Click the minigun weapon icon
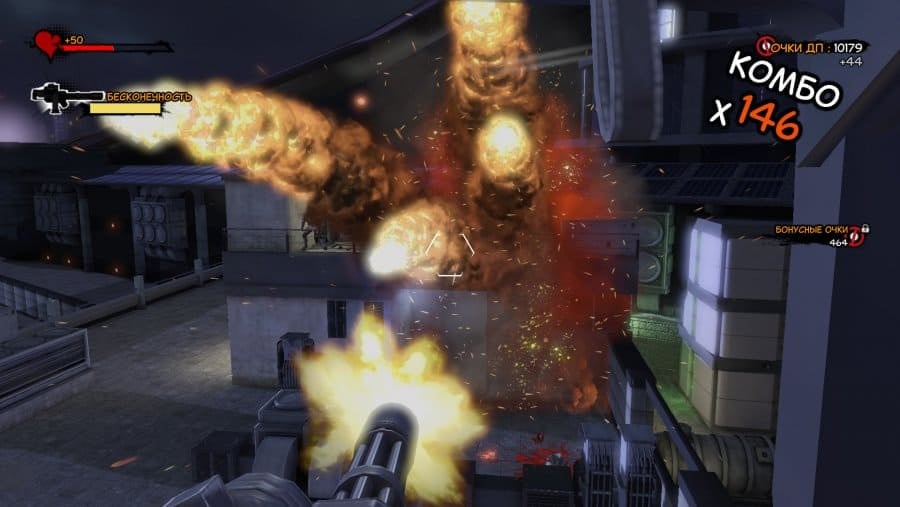Screen dimensions: 900x507 tap(65, 96)
